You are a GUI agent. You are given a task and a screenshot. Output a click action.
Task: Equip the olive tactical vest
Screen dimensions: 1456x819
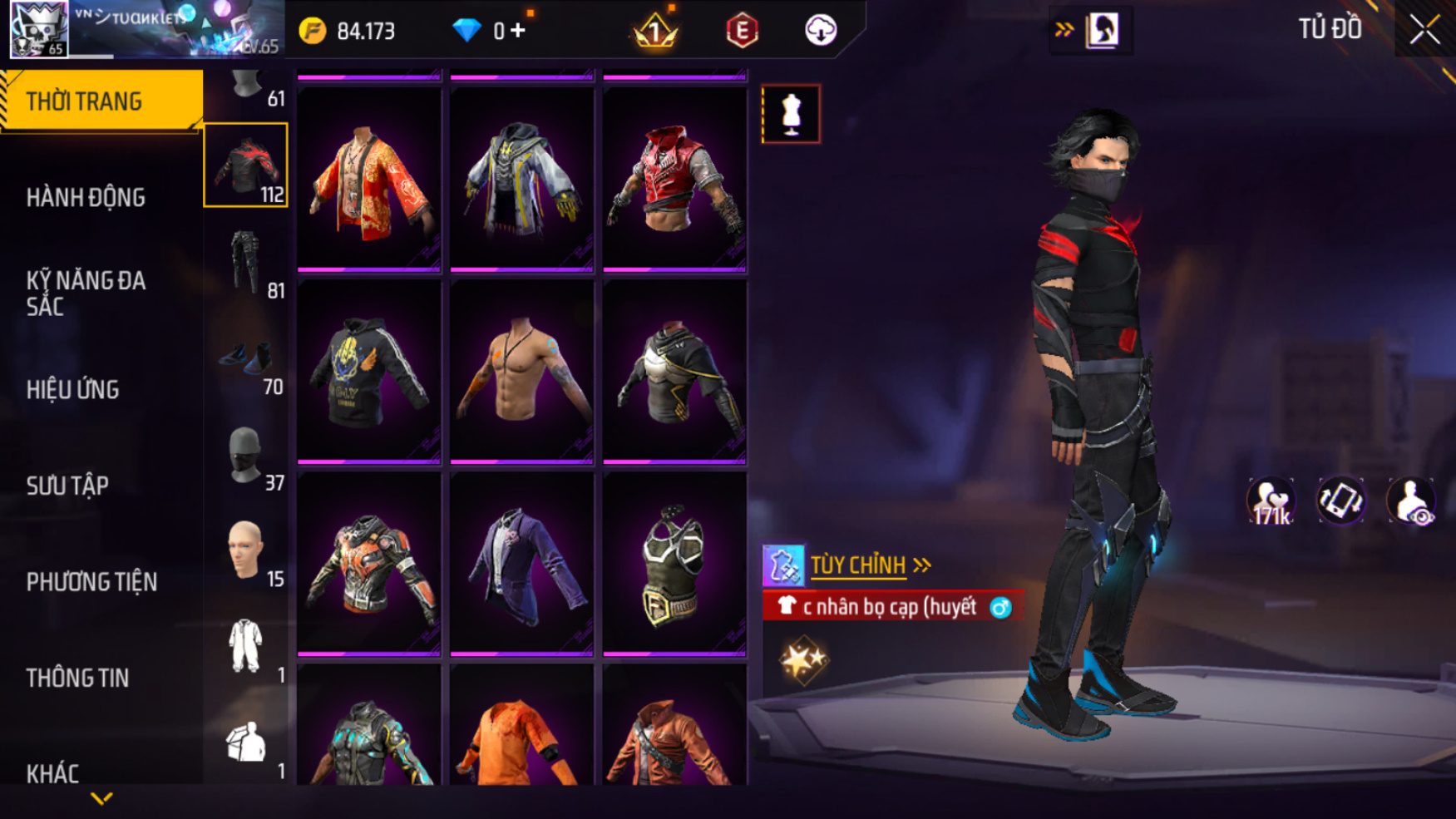click(x=674, y=565)
